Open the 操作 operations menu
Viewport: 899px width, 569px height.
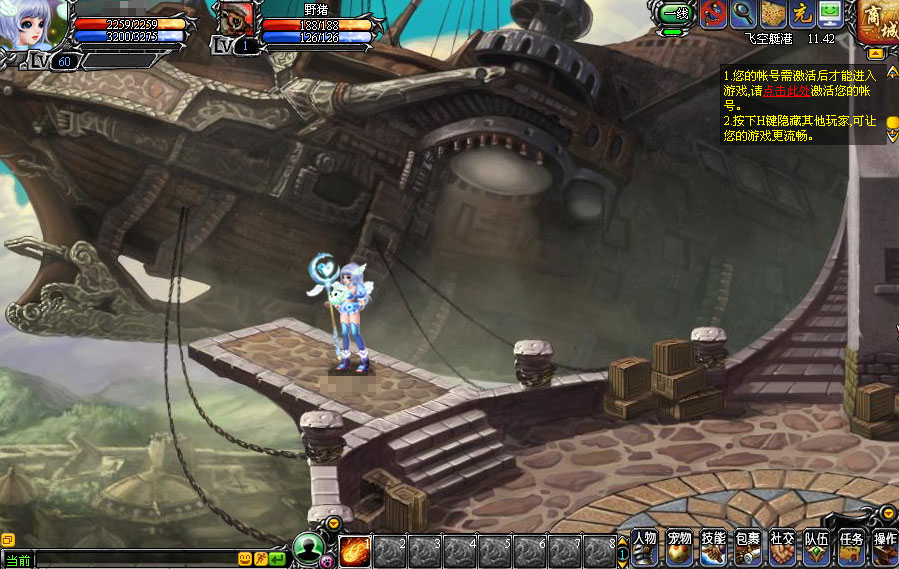click(x=885, y=546)
